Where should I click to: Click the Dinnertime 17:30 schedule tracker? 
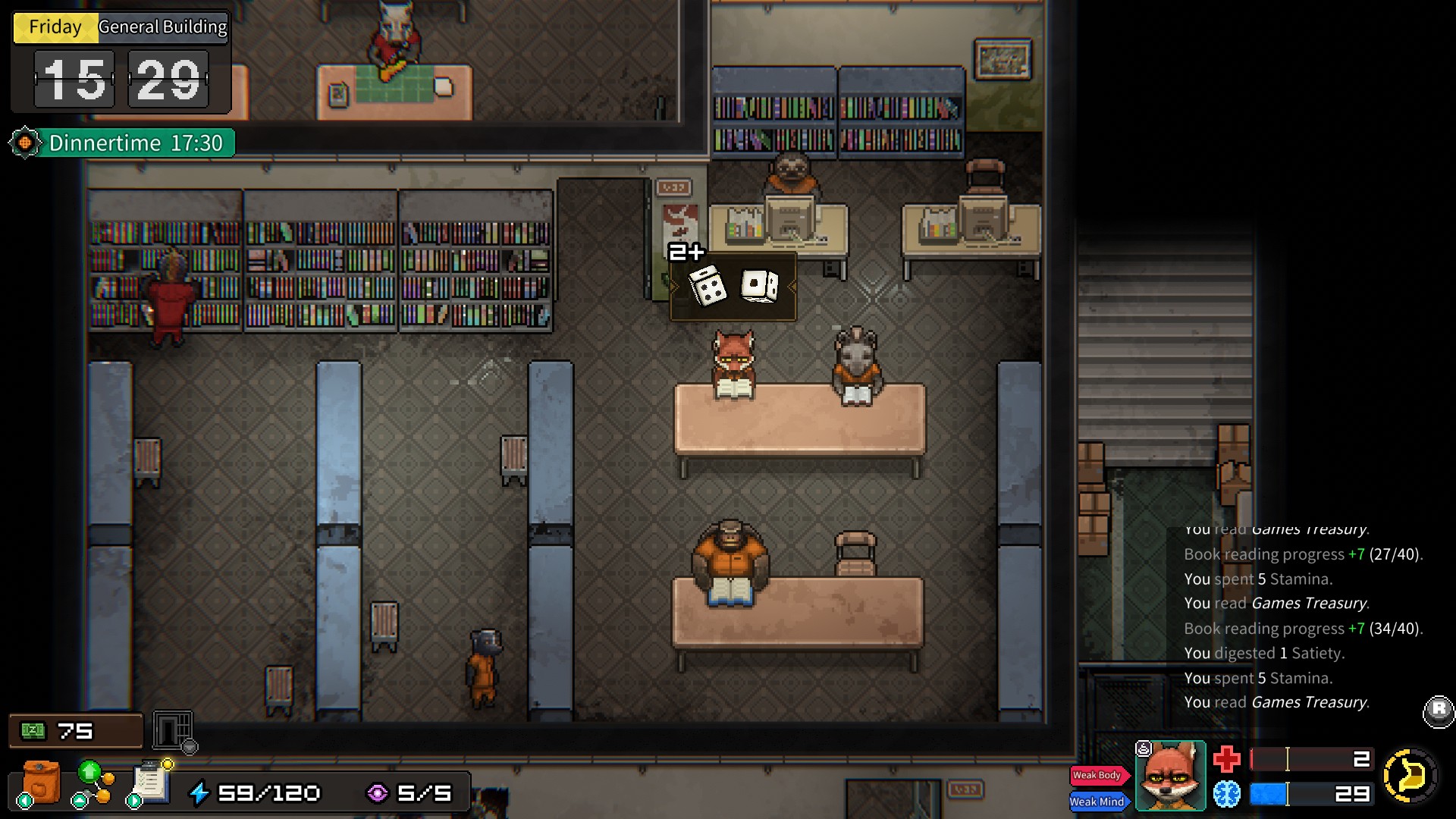coord(123,143)
